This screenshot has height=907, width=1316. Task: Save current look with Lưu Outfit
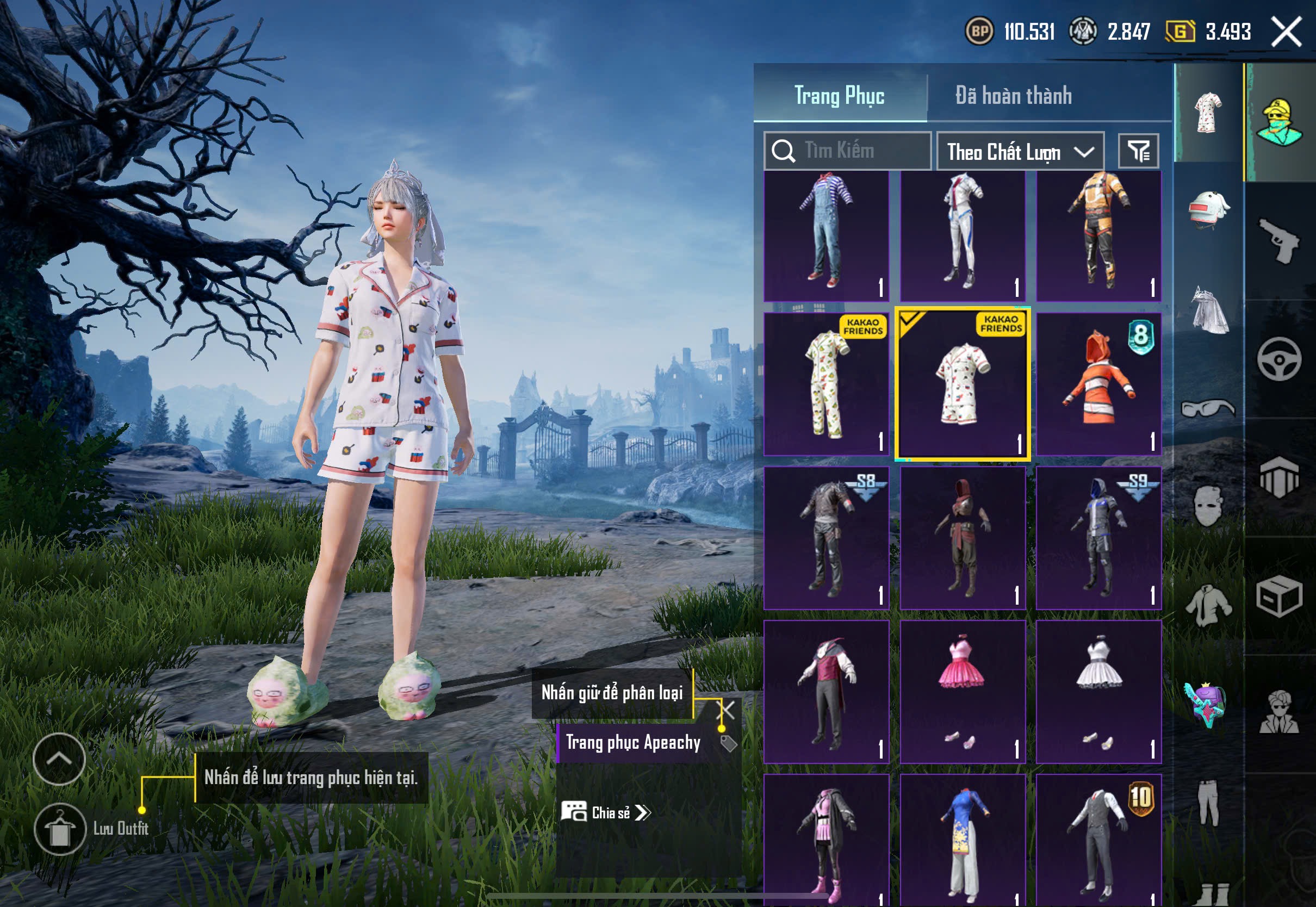pyautogui.click(x=60, y=829)
